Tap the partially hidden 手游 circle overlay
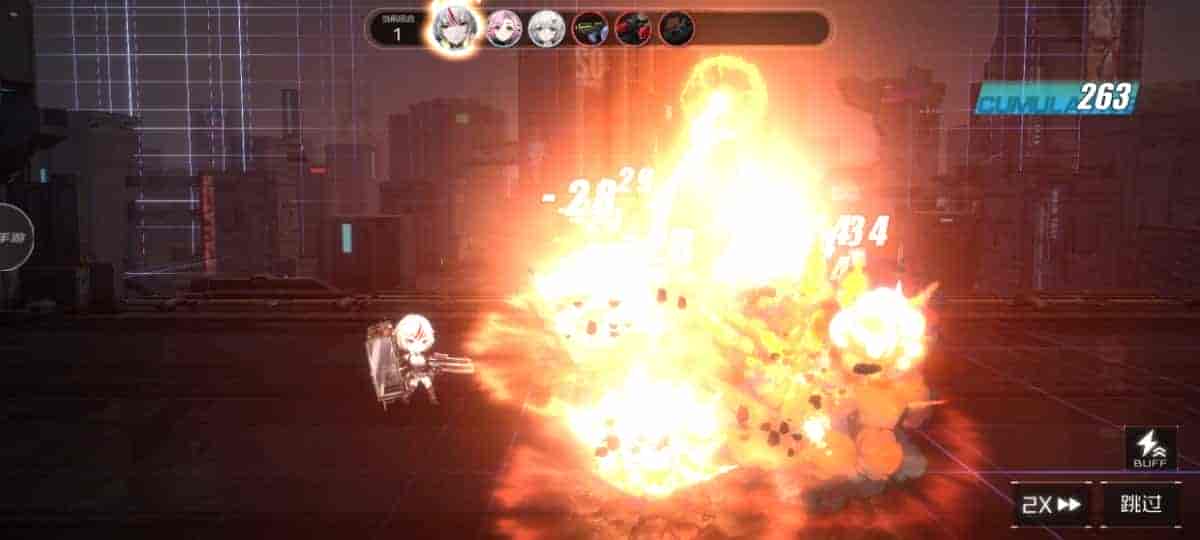The image size is (1200, 540). tap(14, 237)
